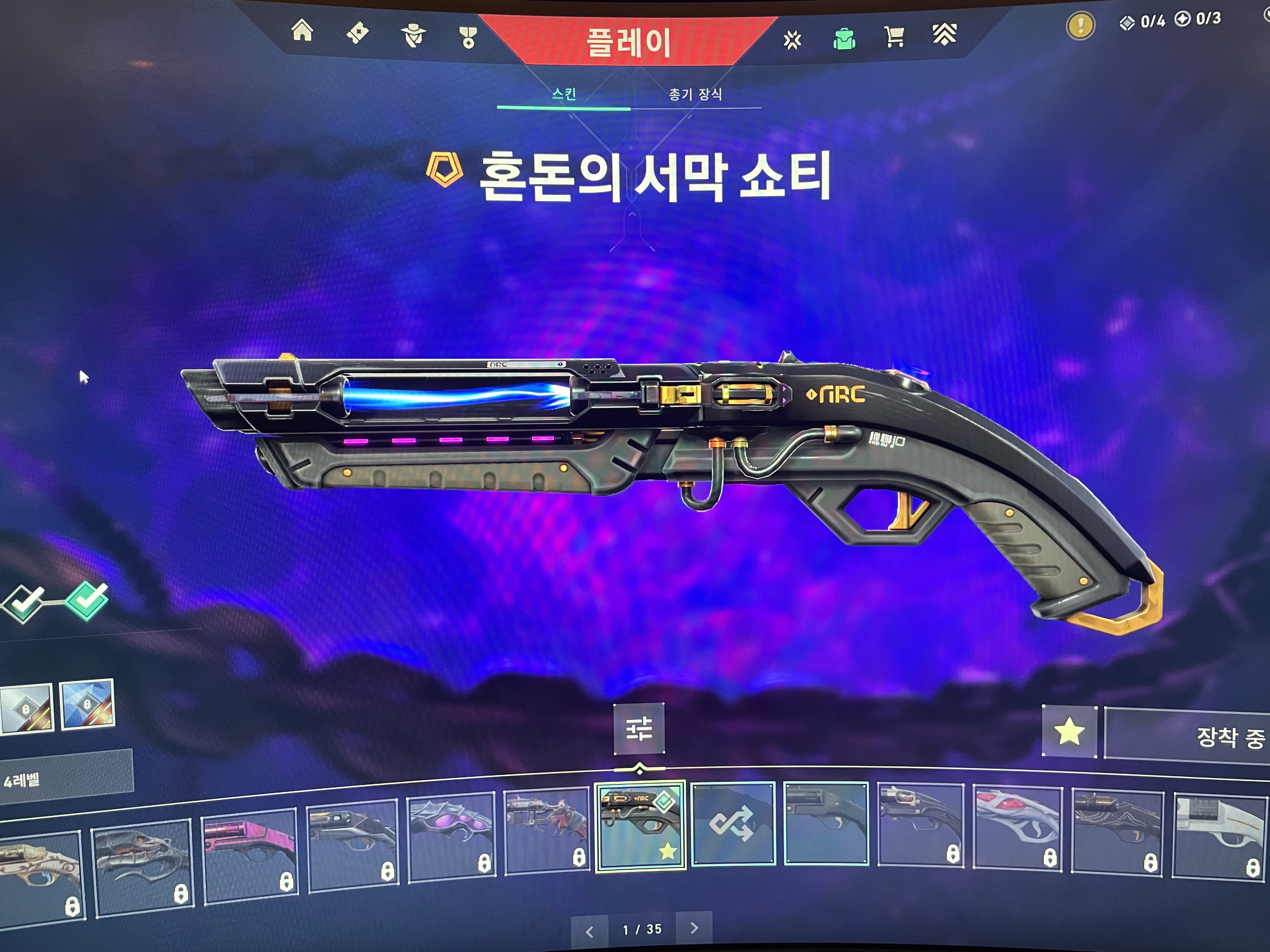Open the agents hat icon
Viewport: 1270px width, 952px height.
click(x=413, y=36)
